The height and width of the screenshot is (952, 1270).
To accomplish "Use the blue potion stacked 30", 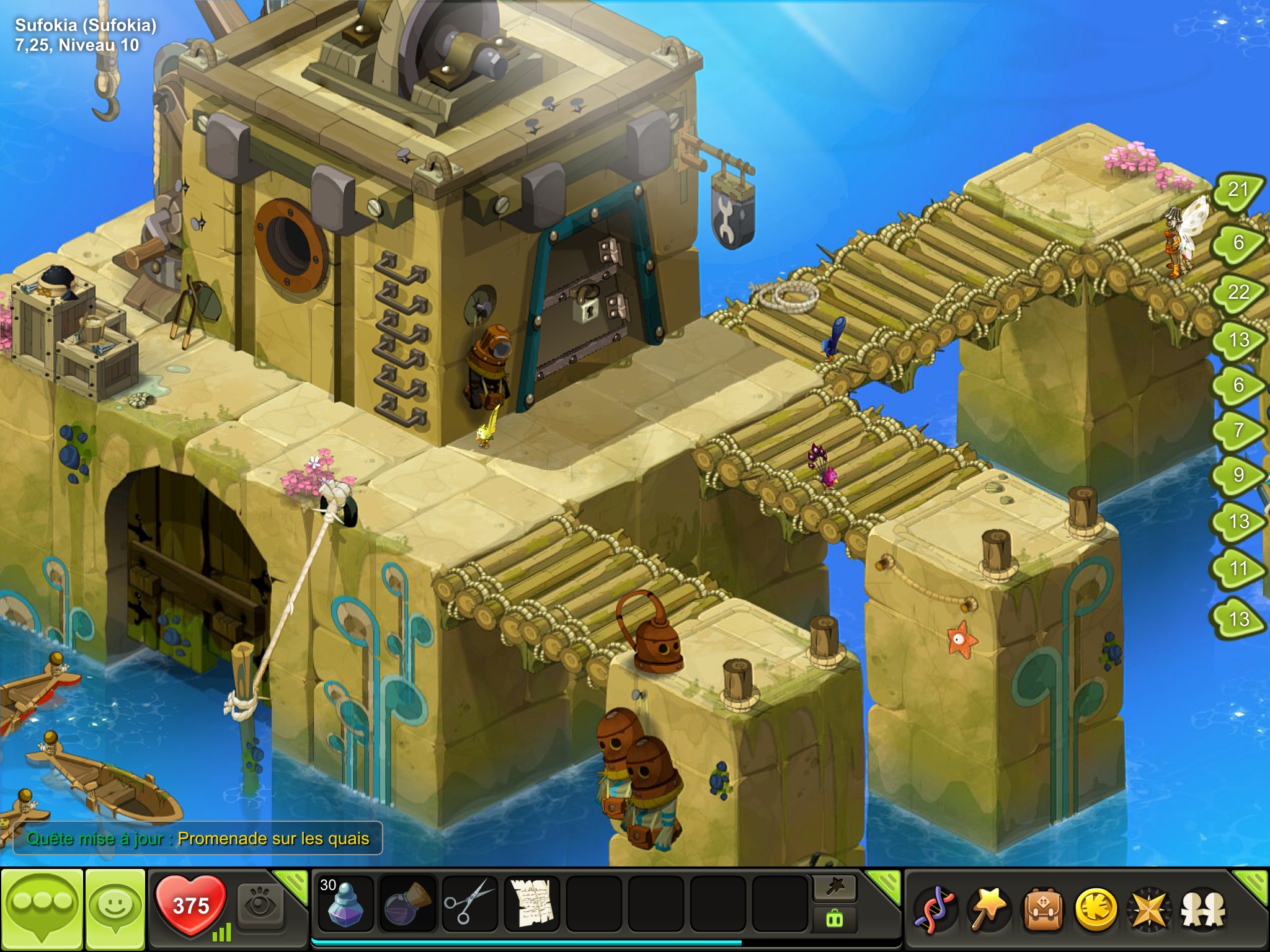I will pyautogui.click(x=345, y=904).
